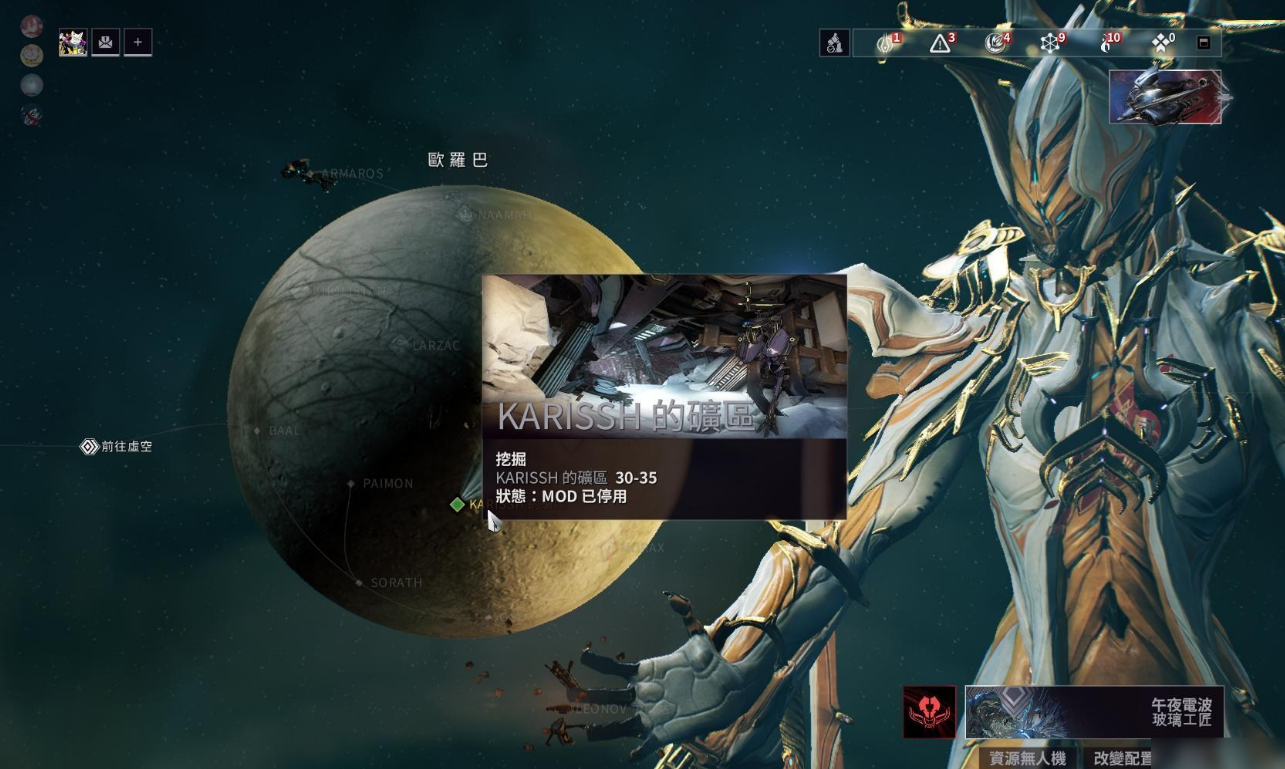Open the flame icon with badge 10

coord(1106,43)
